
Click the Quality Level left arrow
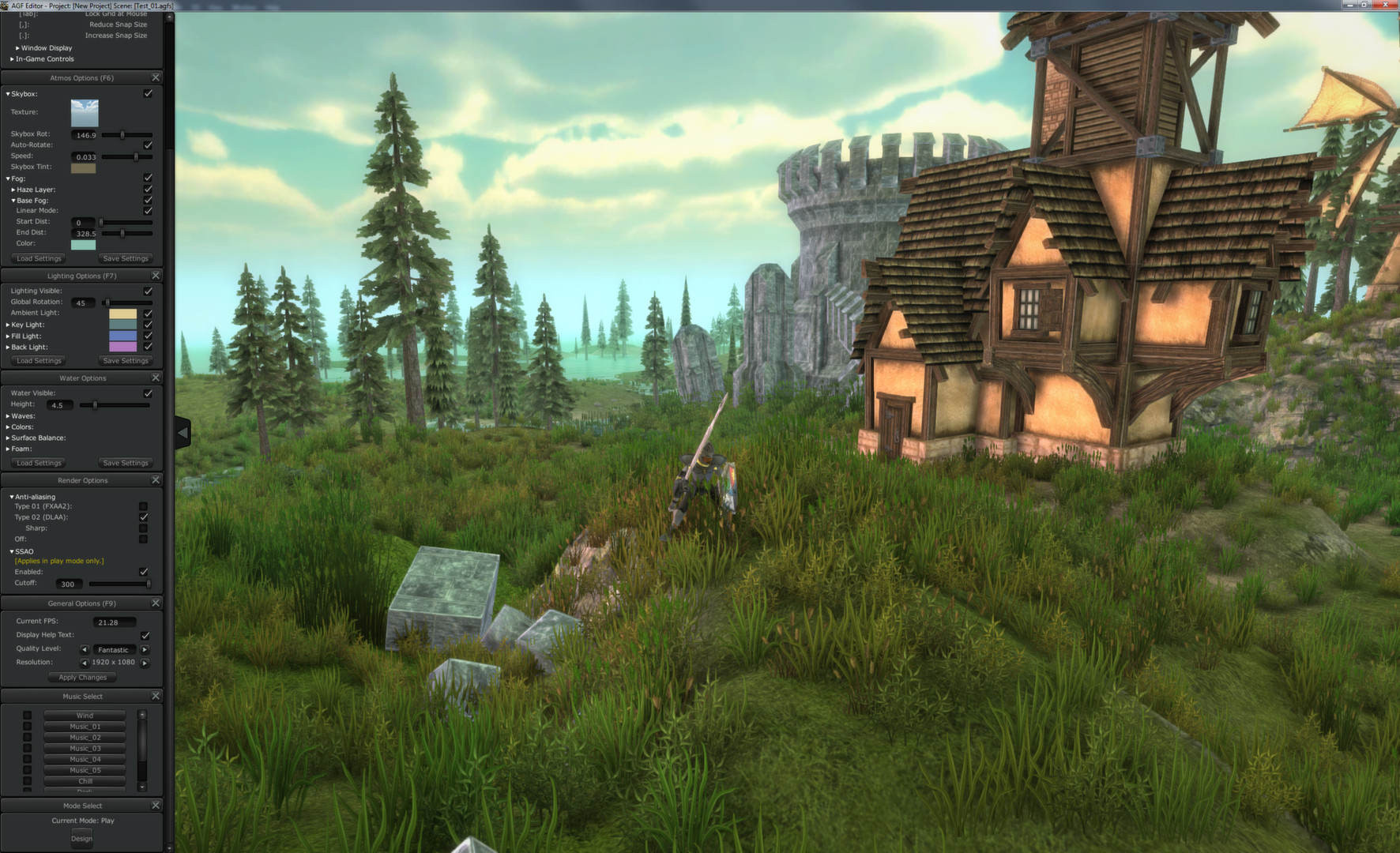[x=85, y=648]
